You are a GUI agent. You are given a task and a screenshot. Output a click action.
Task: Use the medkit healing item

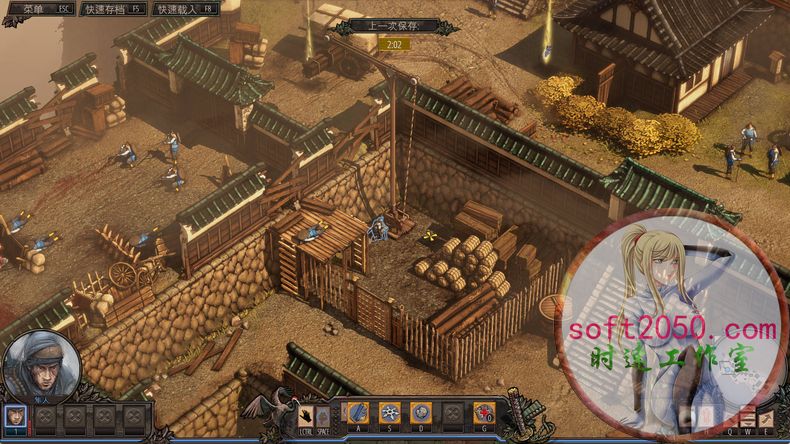click(484, 412)
